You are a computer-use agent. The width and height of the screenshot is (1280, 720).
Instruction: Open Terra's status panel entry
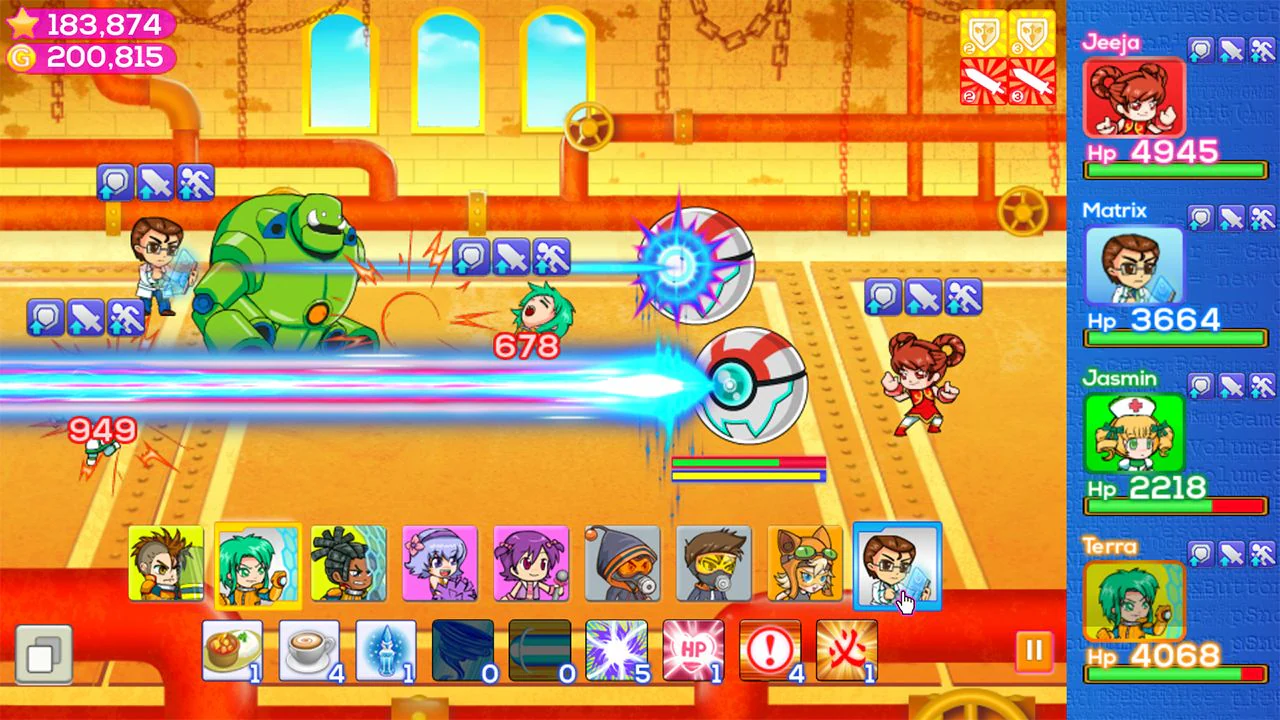1134,600
